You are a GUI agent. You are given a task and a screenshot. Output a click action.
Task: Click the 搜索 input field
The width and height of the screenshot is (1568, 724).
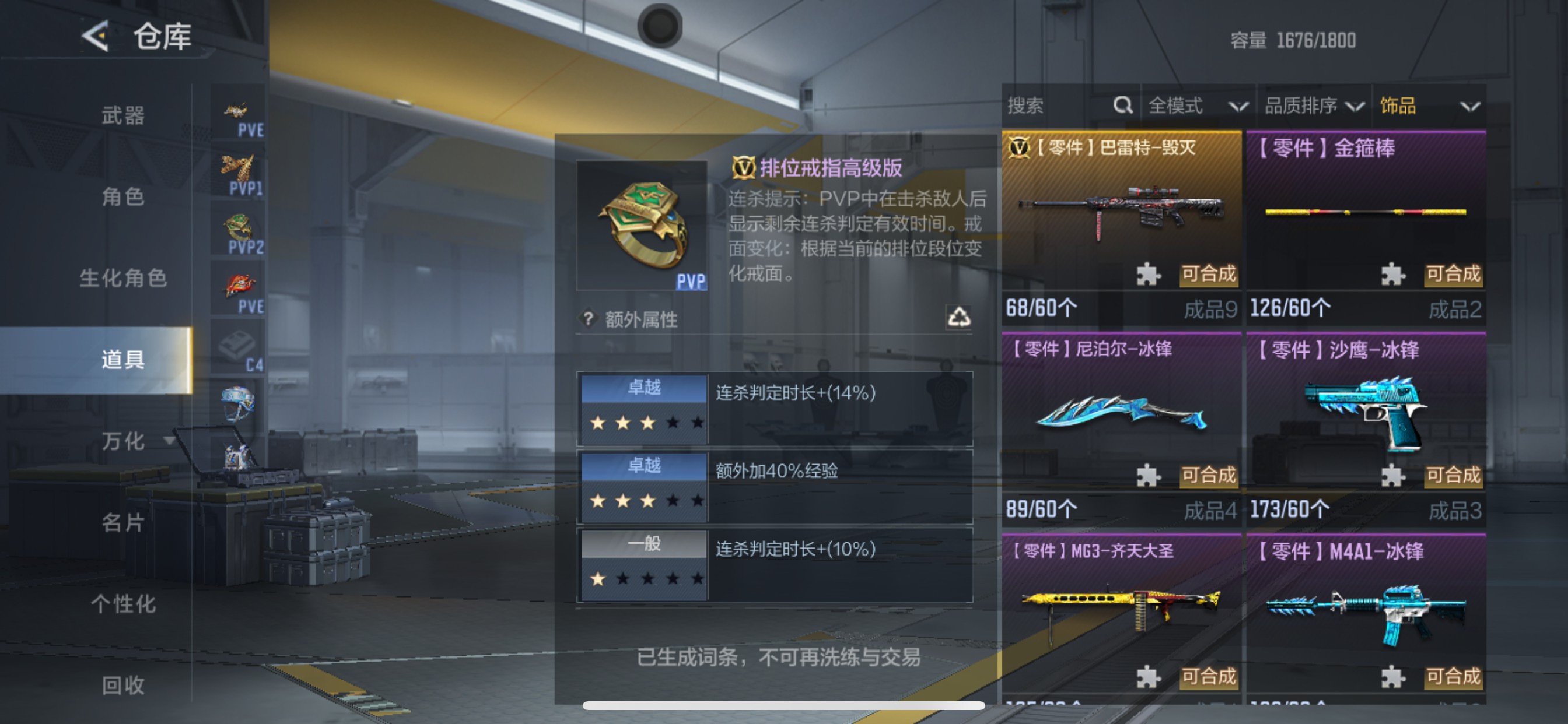coord(1047,106)
